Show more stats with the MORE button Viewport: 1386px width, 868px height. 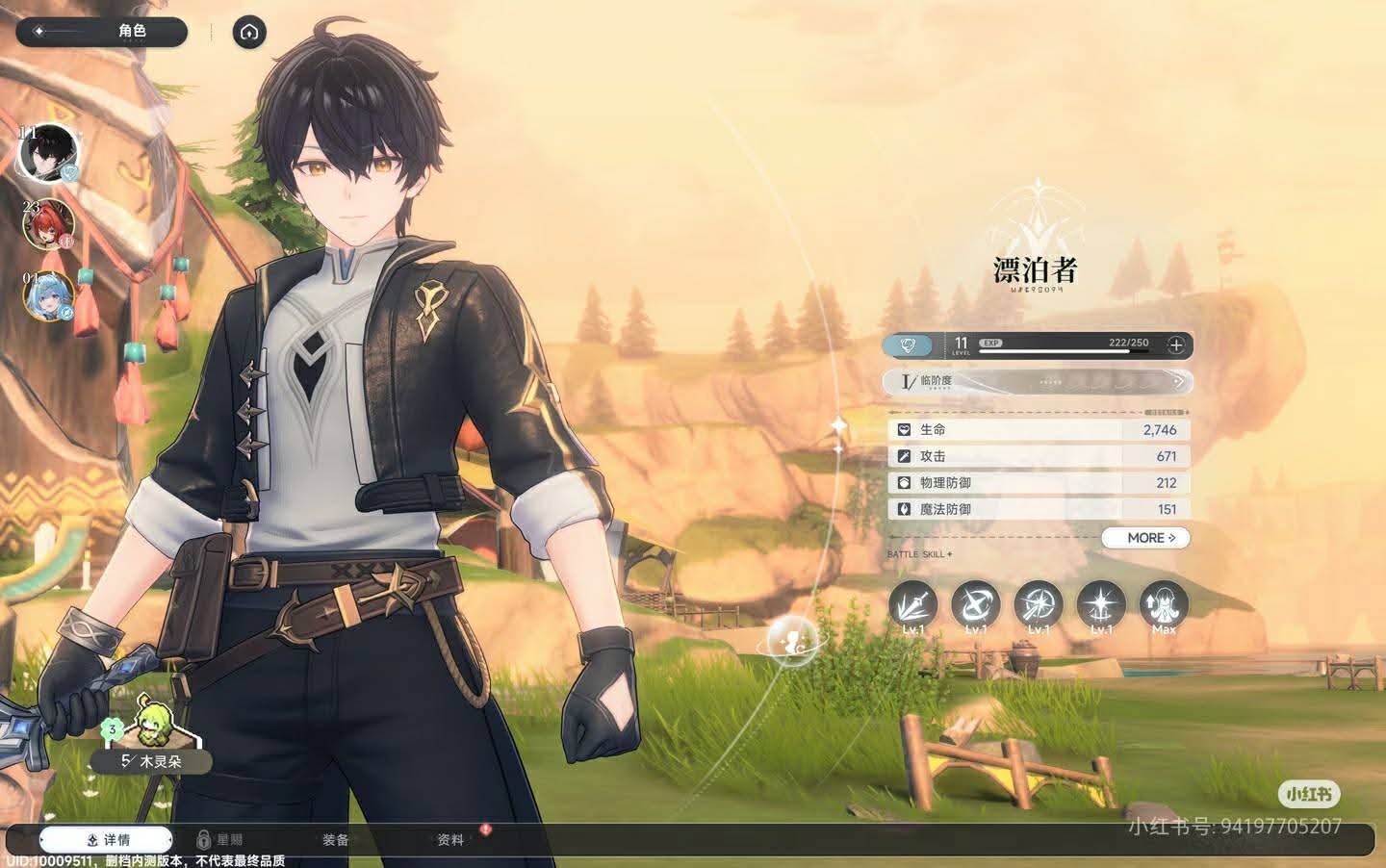1145,538
